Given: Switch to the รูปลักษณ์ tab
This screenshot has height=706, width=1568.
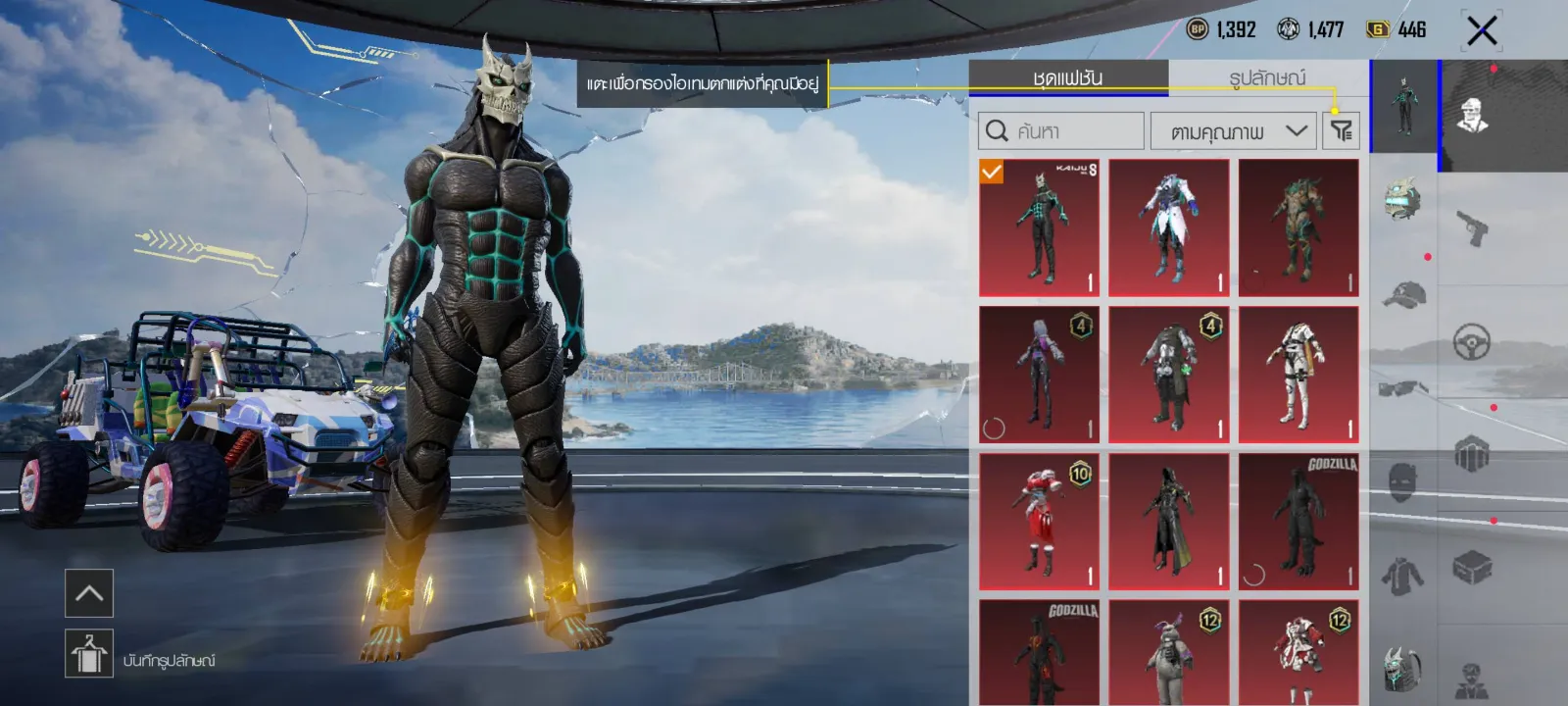Looking at the screenshot, I should click(x=1267, y=78).
